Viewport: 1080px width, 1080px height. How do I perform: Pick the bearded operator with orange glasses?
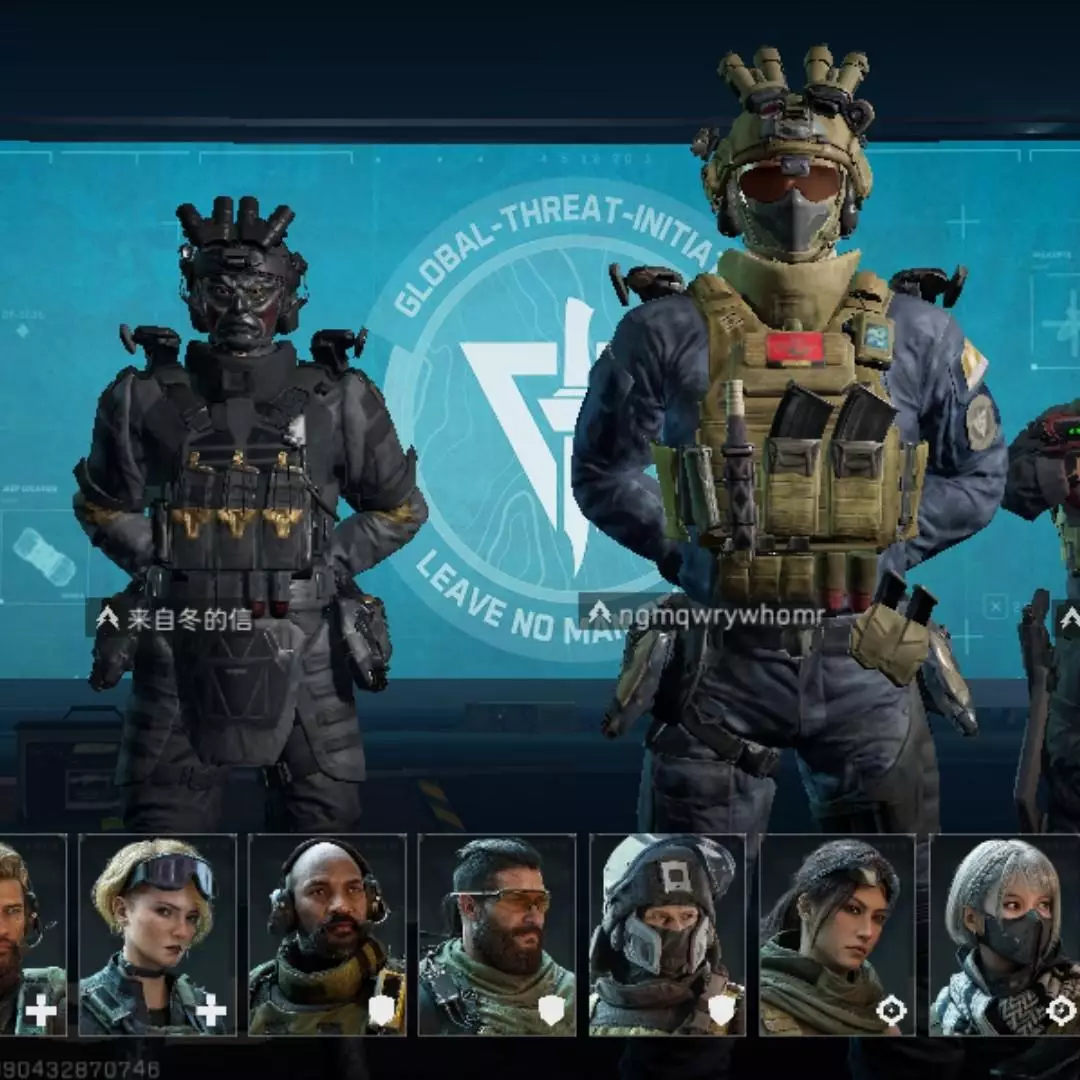point(497,935)
